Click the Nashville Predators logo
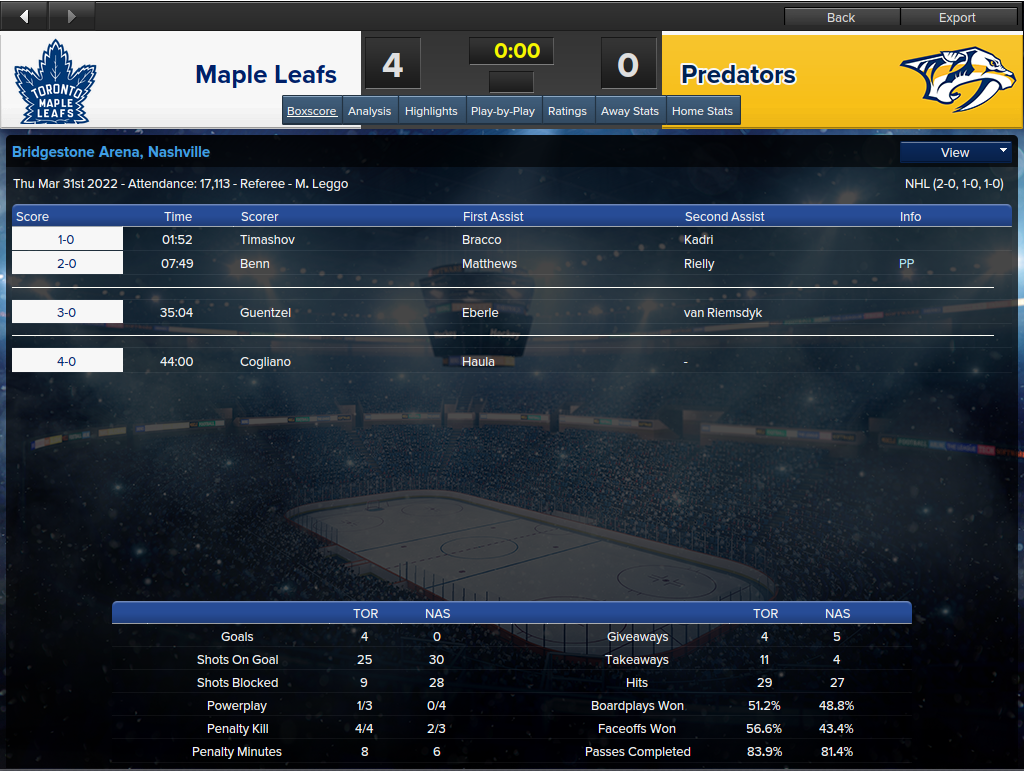1024x771 pixels. coord(957,78)
